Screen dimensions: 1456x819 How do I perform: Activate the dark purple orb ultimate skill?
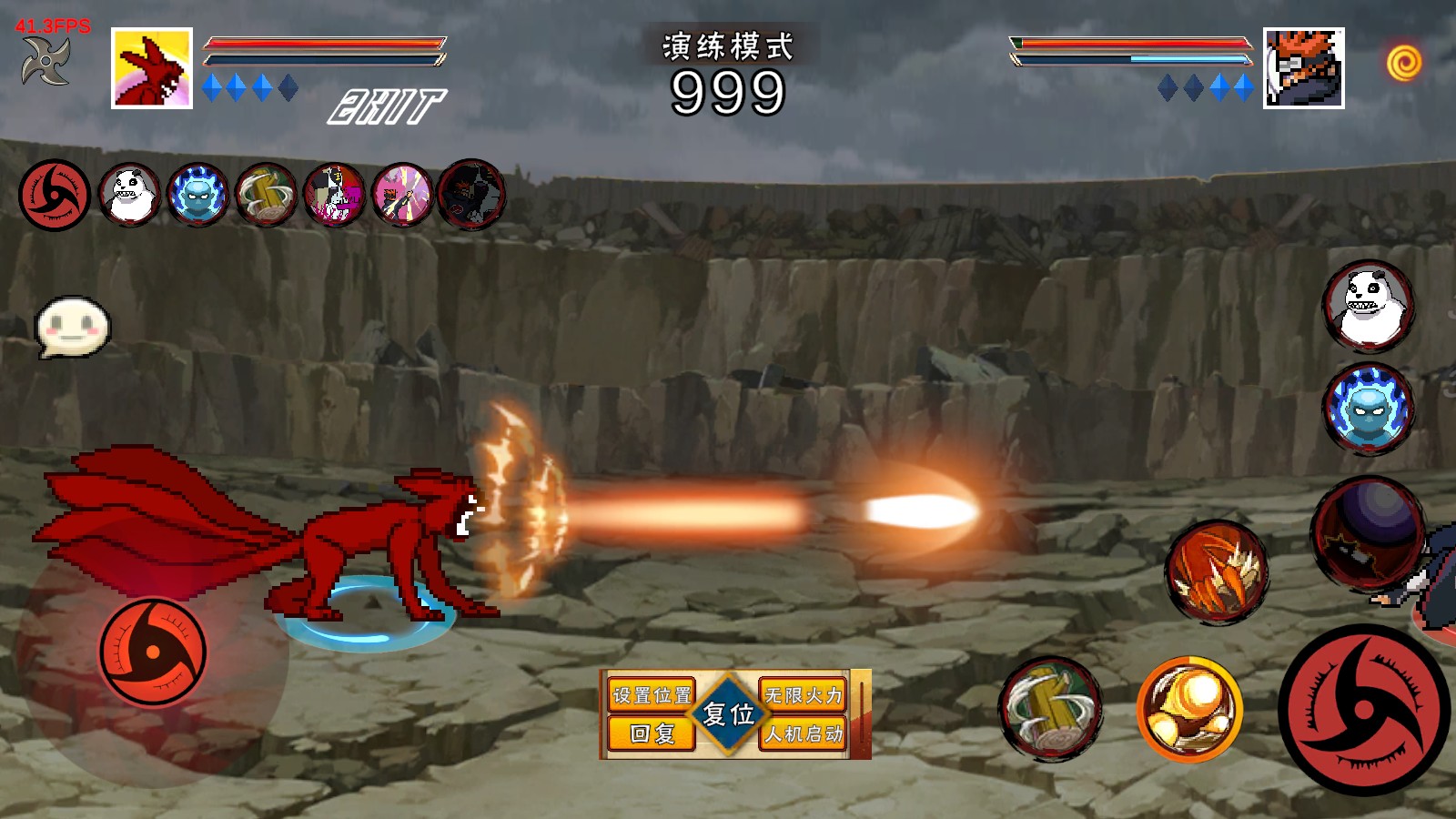(x=1368, y=533)
